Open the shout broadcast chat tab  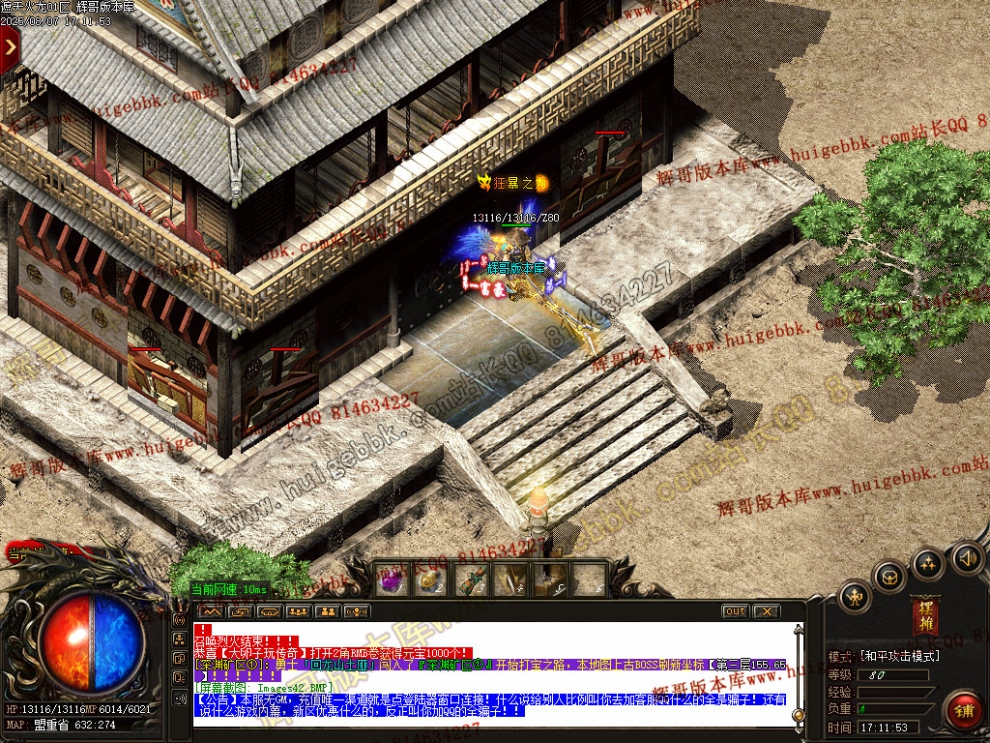coord(356,611)
